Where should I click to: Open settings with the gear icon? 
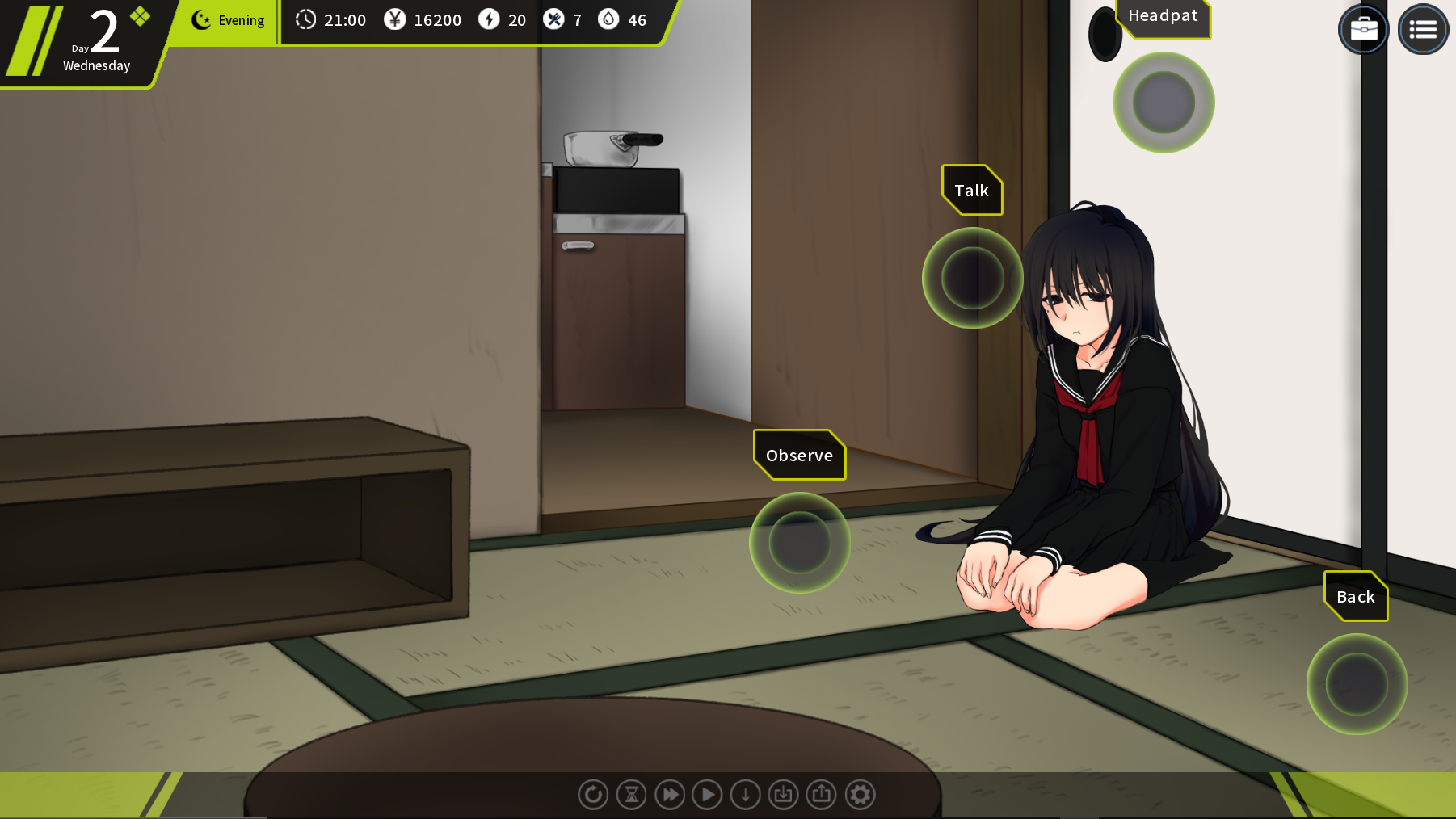click(x=861, y=795)
